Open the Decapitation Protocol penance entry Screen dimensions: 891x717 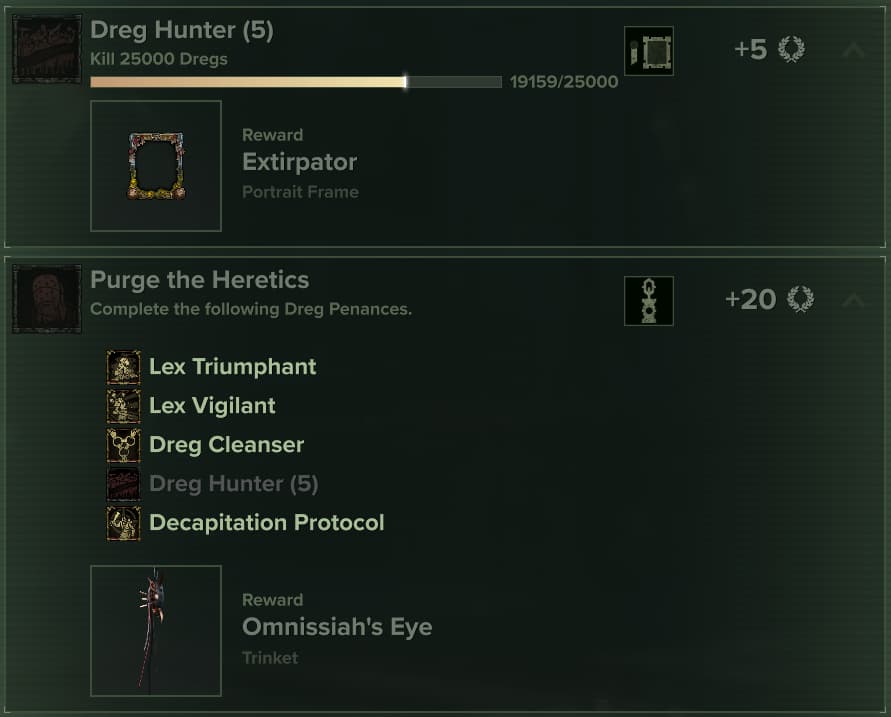click(x=266, y=523)
